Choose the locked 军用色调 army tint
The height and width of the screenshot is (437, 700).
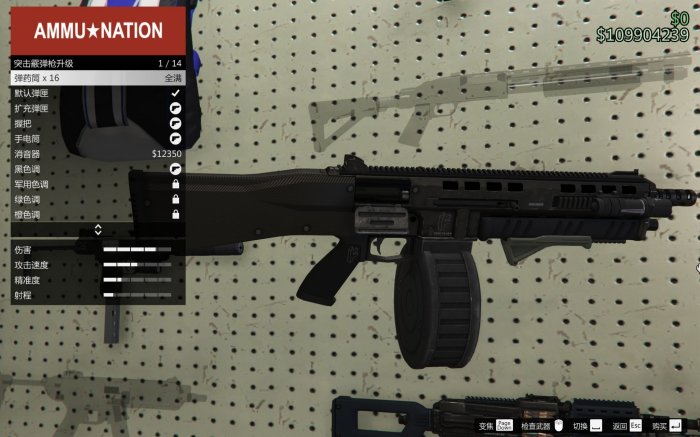pyautogui.click(x=97, y=185)
